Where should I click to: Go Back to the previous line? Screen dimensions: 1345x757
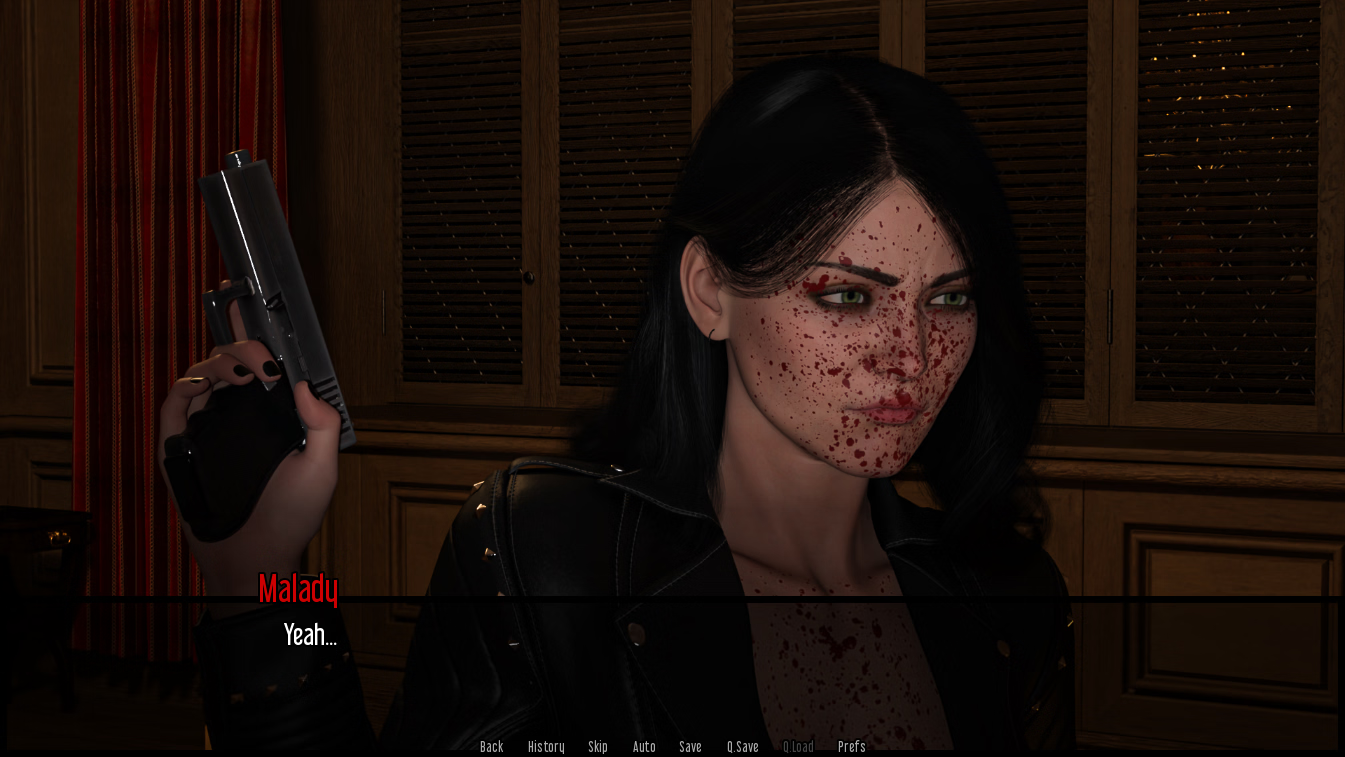491,747
